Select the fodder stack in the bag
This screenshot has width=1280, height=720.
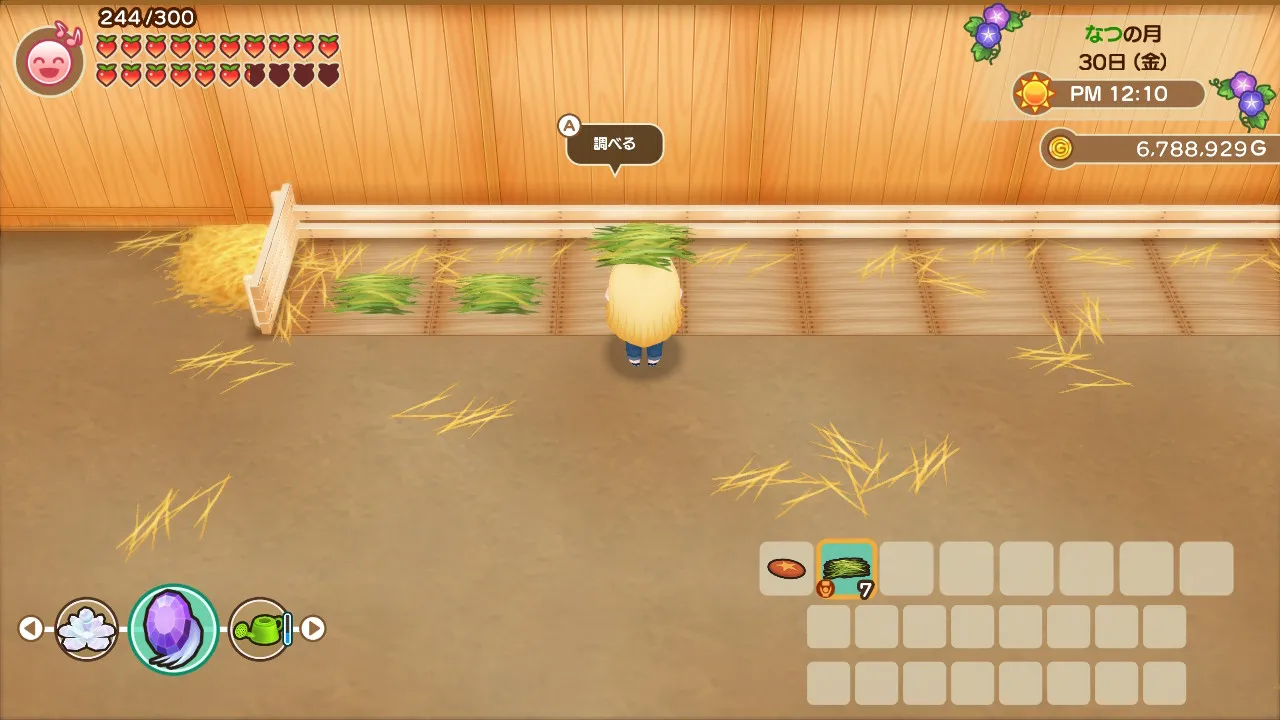click(x=846, y=569)
